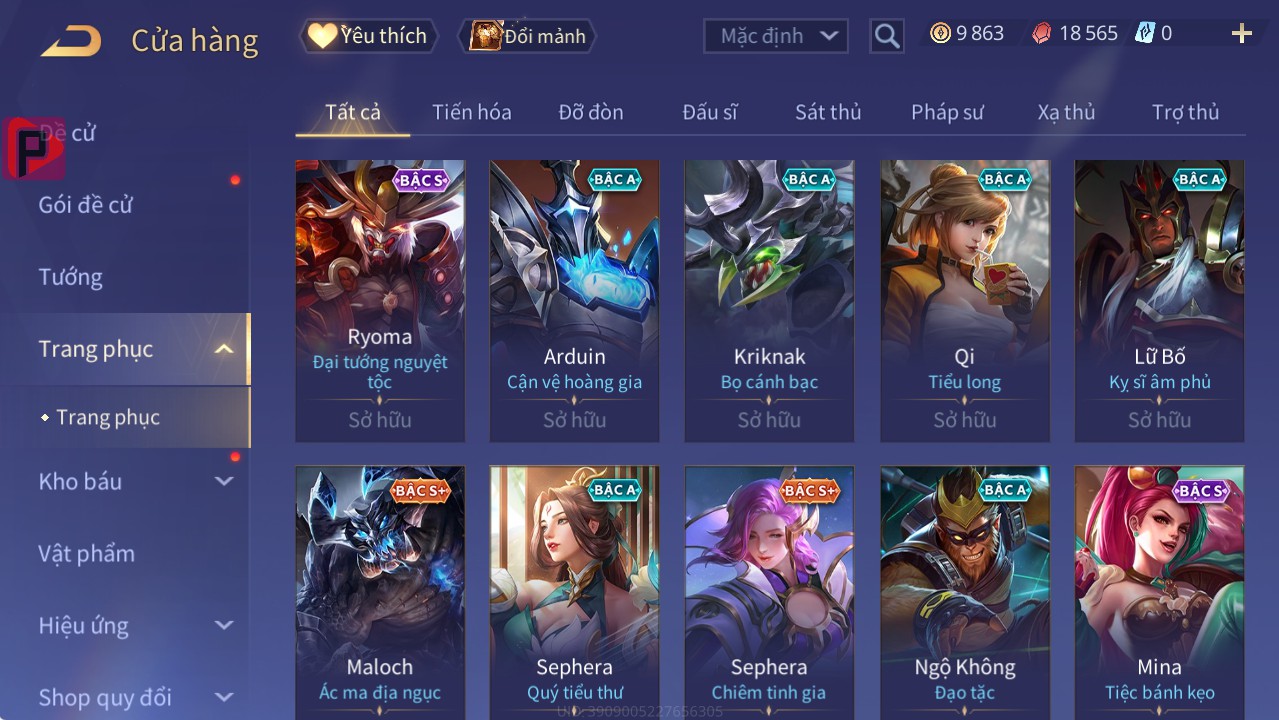The height and width of the screenshot is (720, 1279).
Task: Open the Gói đề cử menu
Action: click(x=86, y=205)
